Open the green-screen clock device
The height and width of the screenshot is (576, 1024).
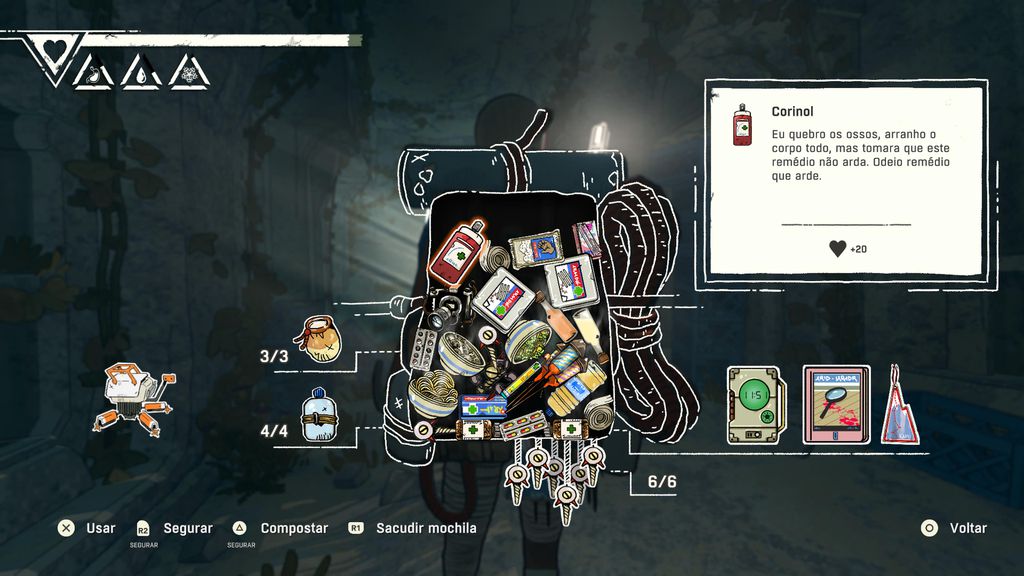pos(758,404)
